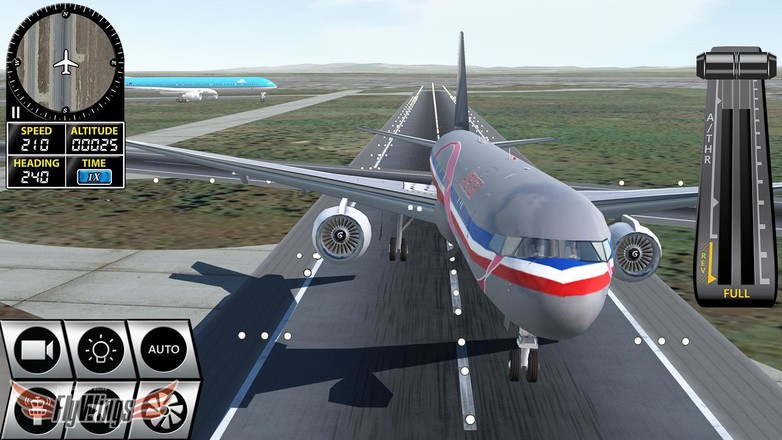Set the throttle to FULL

(736, 293)
